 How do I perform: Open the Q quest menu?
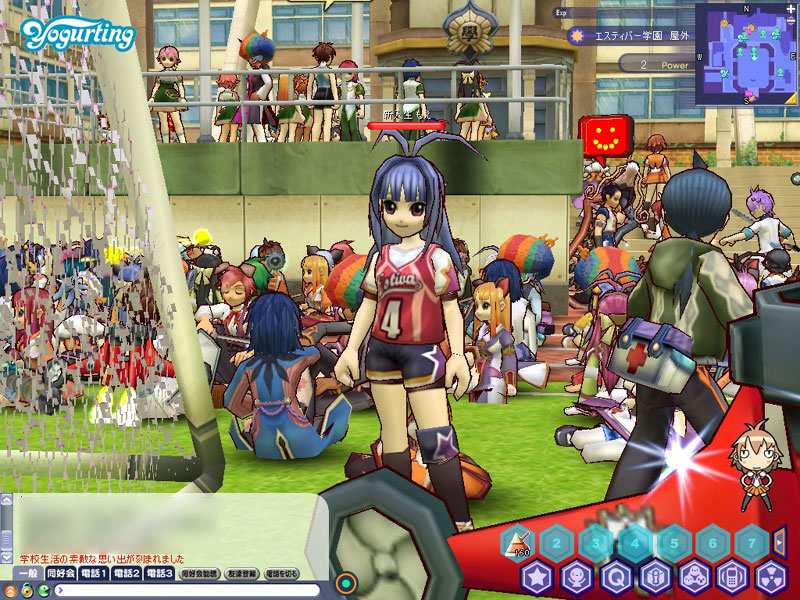pyautogui.click(x=616, y=577)
